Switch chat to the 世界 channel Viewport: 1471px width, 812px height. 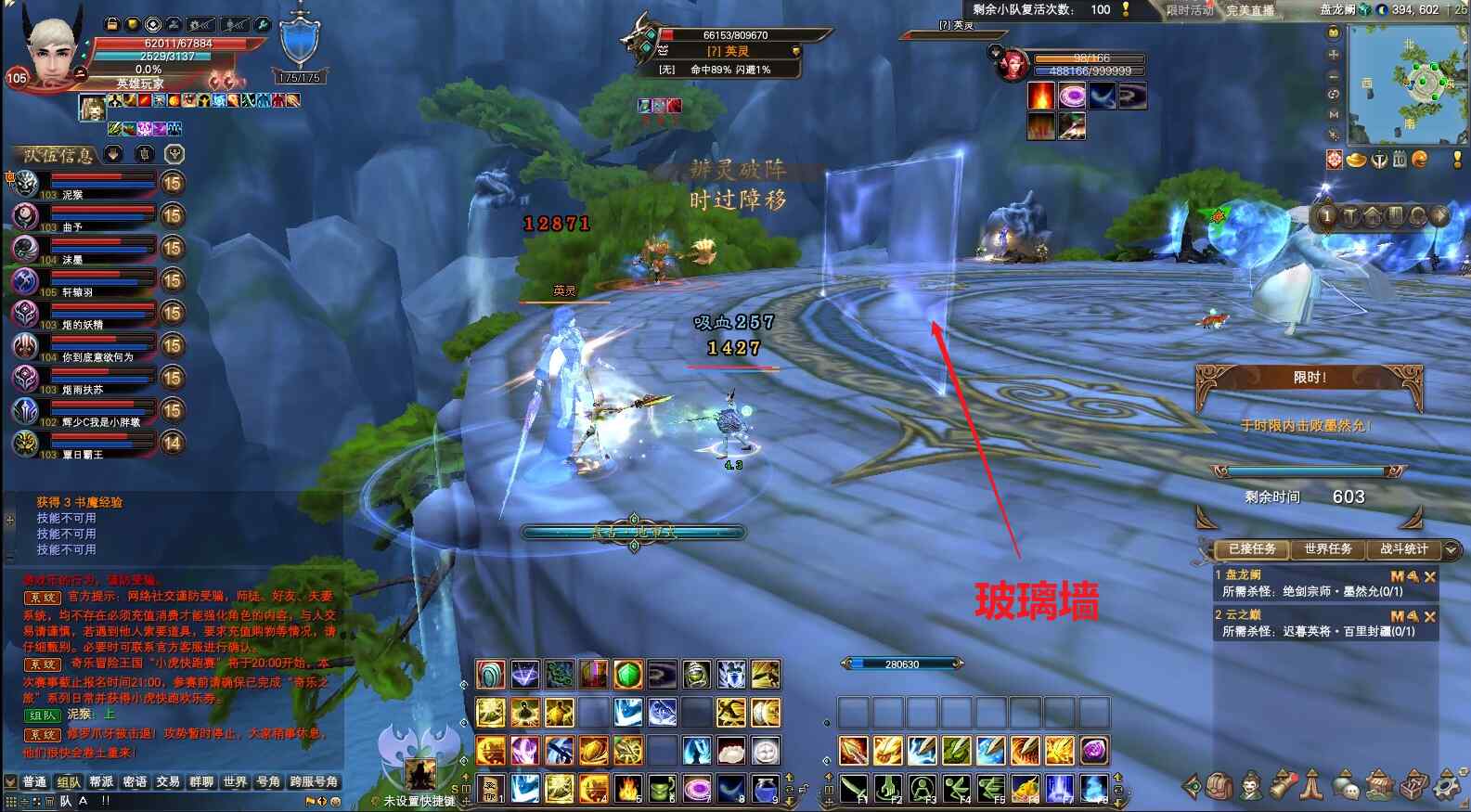235,782
